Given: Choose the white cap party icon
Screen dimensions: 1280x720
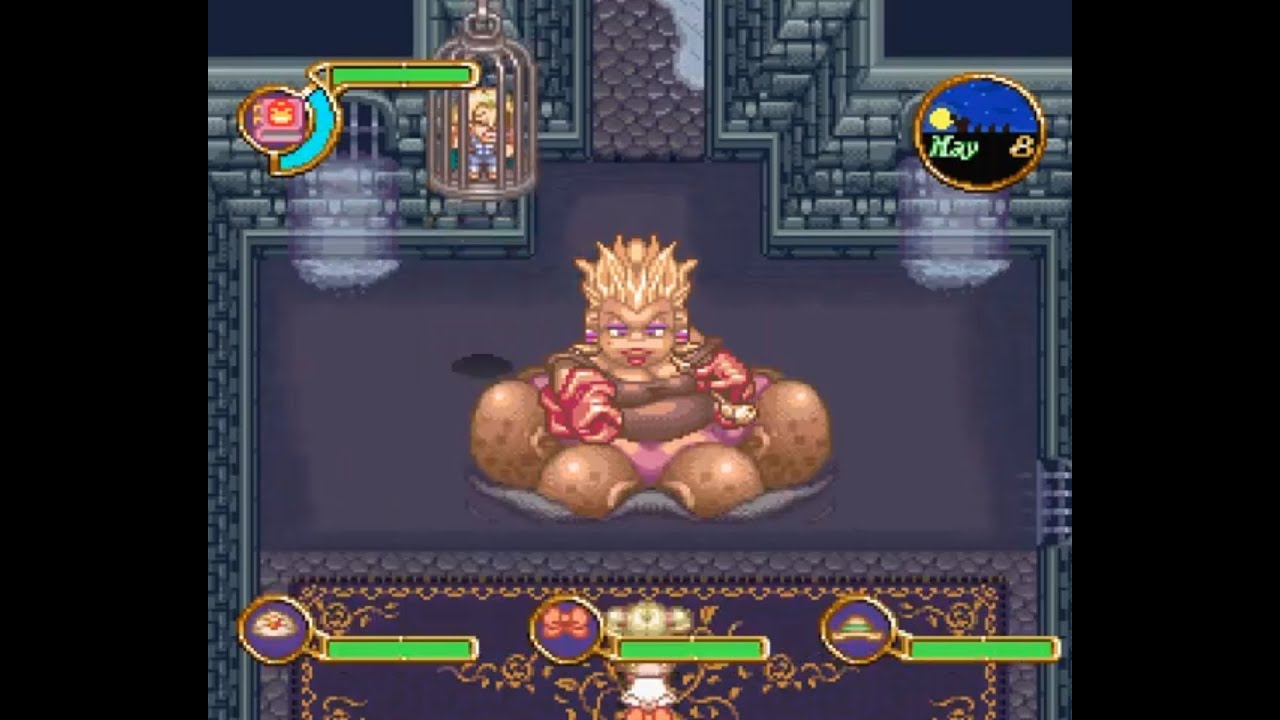Looking at the screenshot, I should click(272, 628).
